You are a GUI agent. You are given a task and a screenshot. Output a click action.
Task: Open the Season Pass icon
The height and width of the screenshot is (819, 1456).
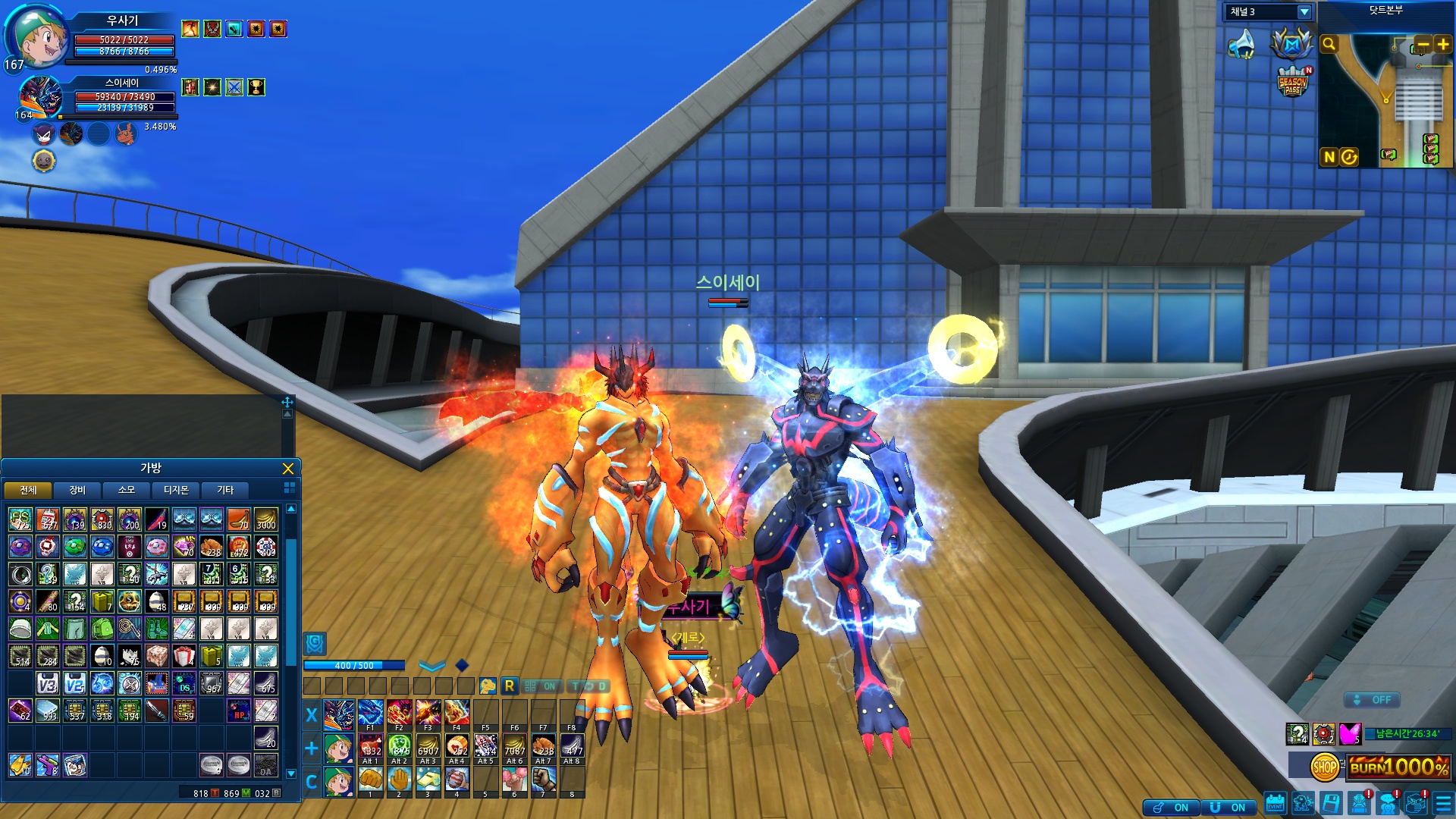click(x=1293, y=82)
